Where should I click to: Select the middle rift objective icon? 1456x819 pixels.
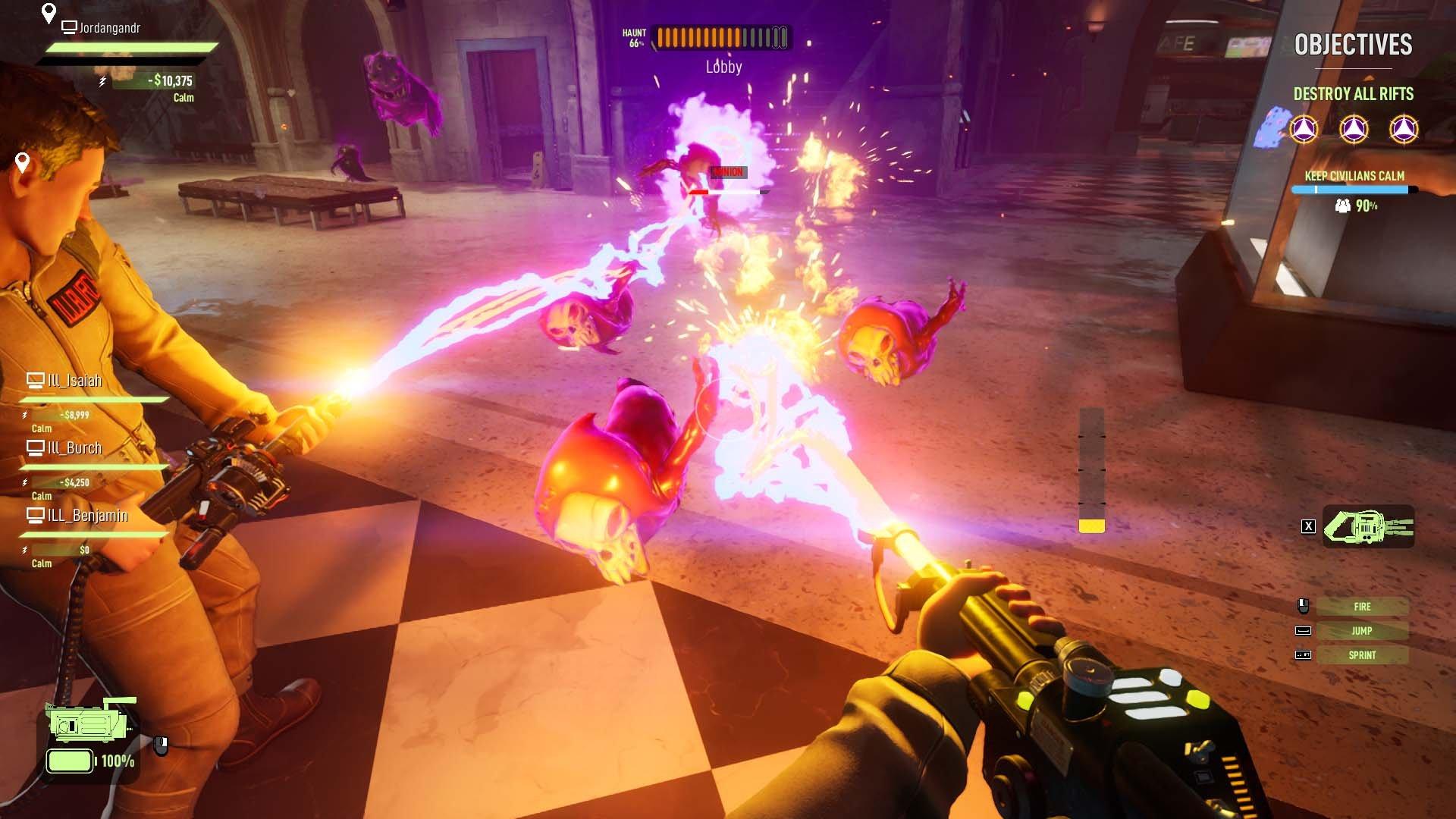[x=1353, y=129]
